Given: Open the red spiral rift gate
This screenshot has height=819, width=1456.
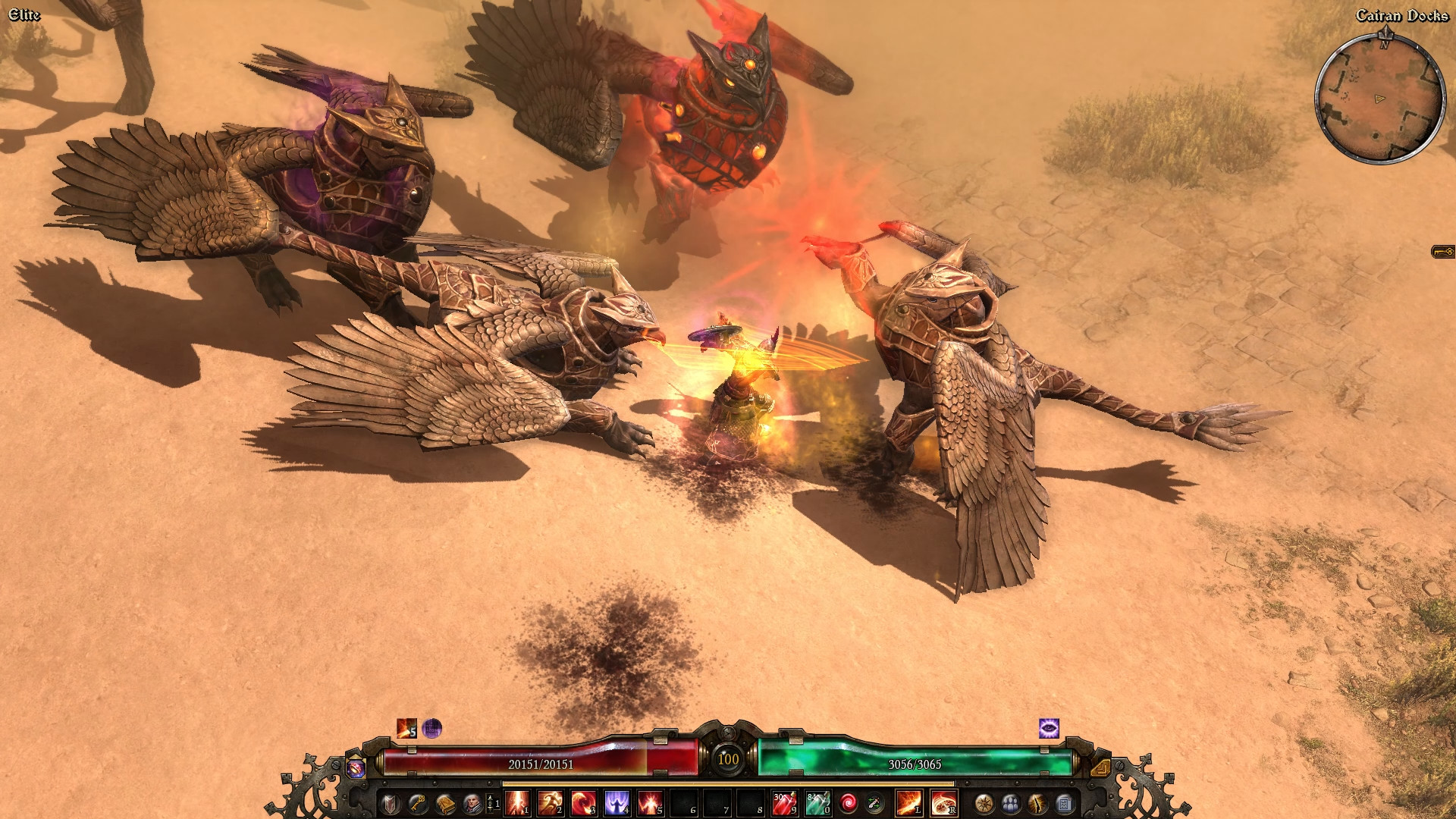Looking at the screenshot, I should (848, 803).
